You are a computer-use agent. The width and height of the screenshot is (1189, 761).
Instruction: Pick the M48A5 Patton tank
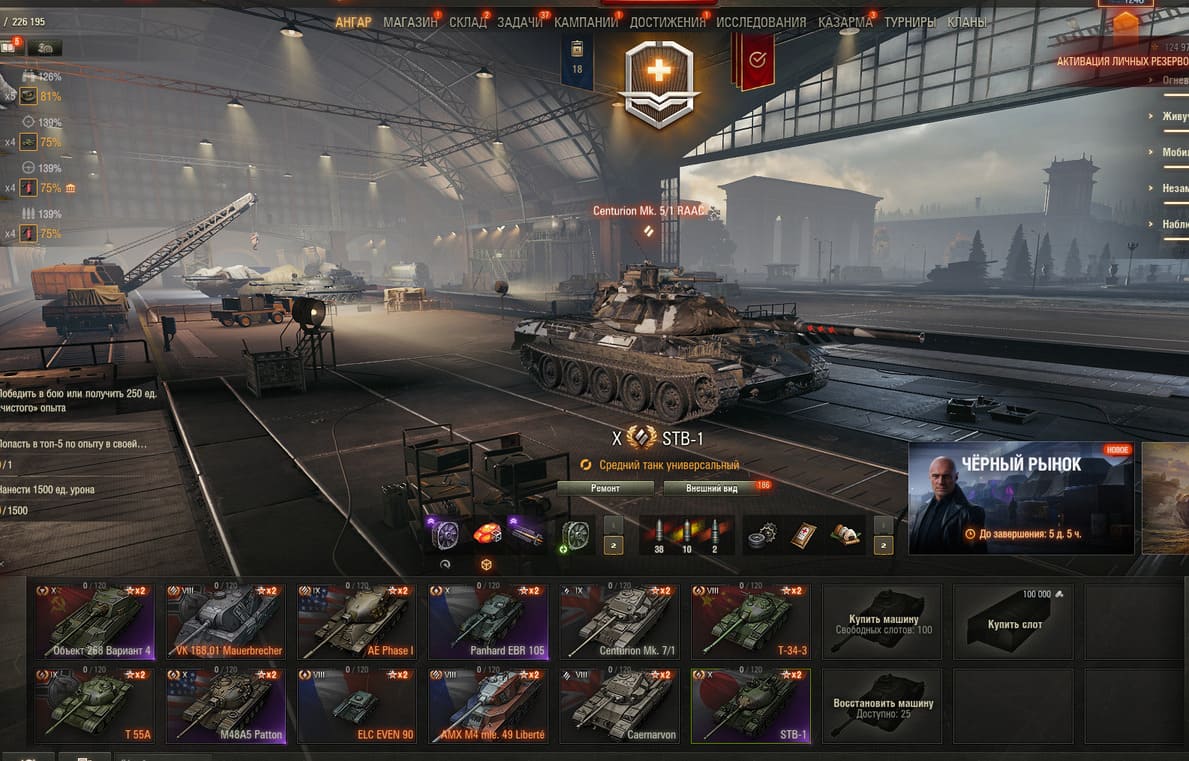point(226,706)
